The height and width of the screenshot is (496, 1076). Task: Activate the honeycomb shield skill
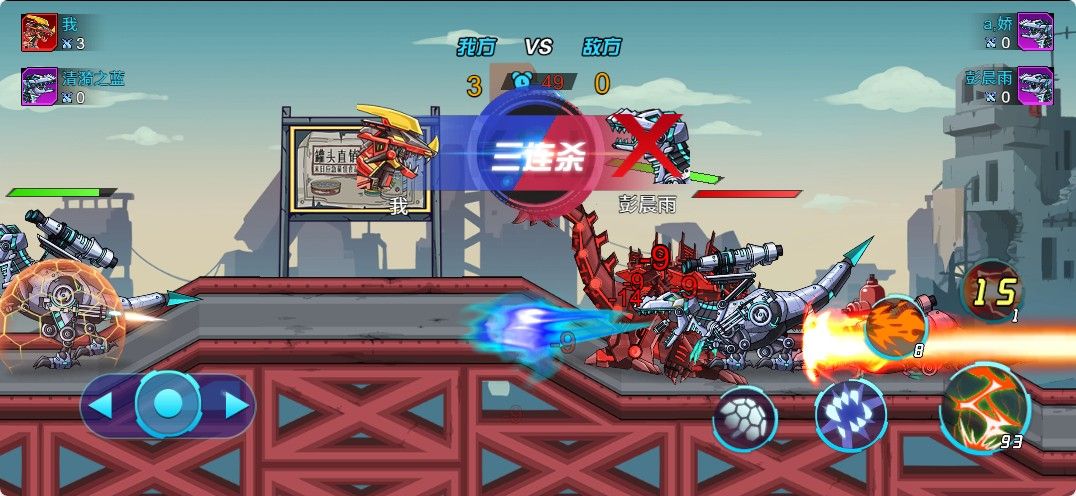click(744, 417)
